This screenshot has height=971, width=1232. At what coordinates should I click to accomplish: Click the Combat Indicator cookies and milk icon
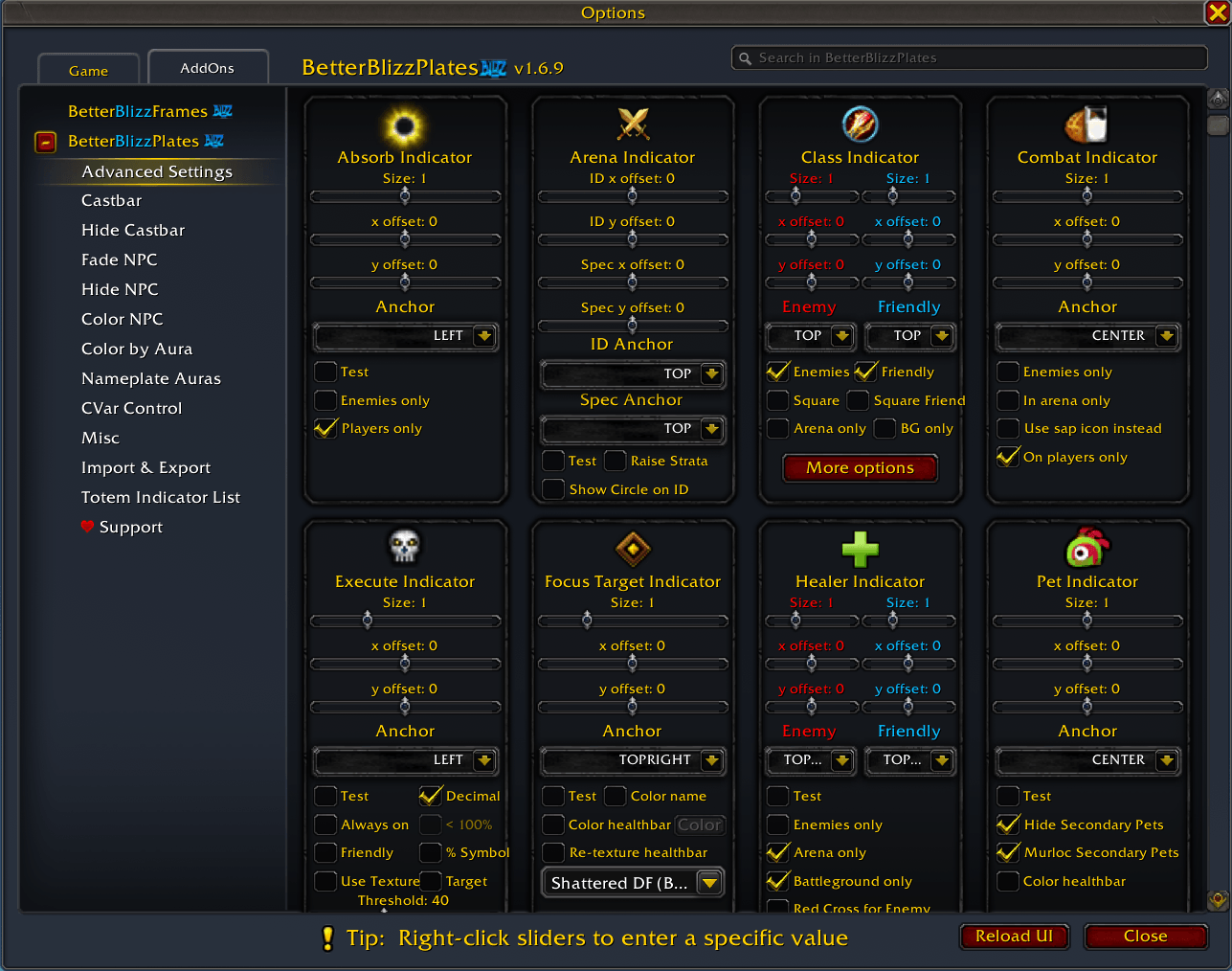click(1086, 124)
